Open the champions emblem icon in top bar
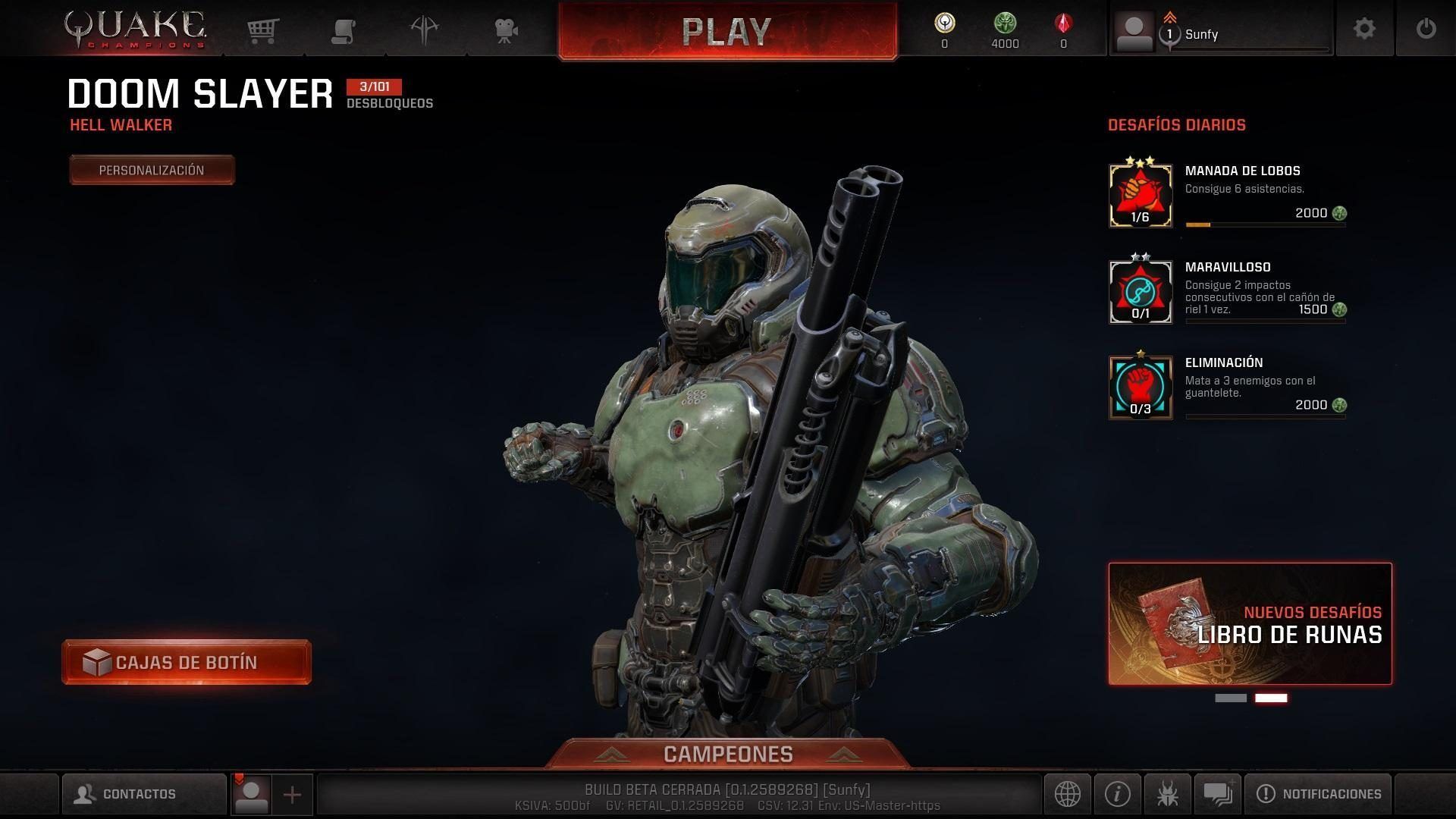 425,30
